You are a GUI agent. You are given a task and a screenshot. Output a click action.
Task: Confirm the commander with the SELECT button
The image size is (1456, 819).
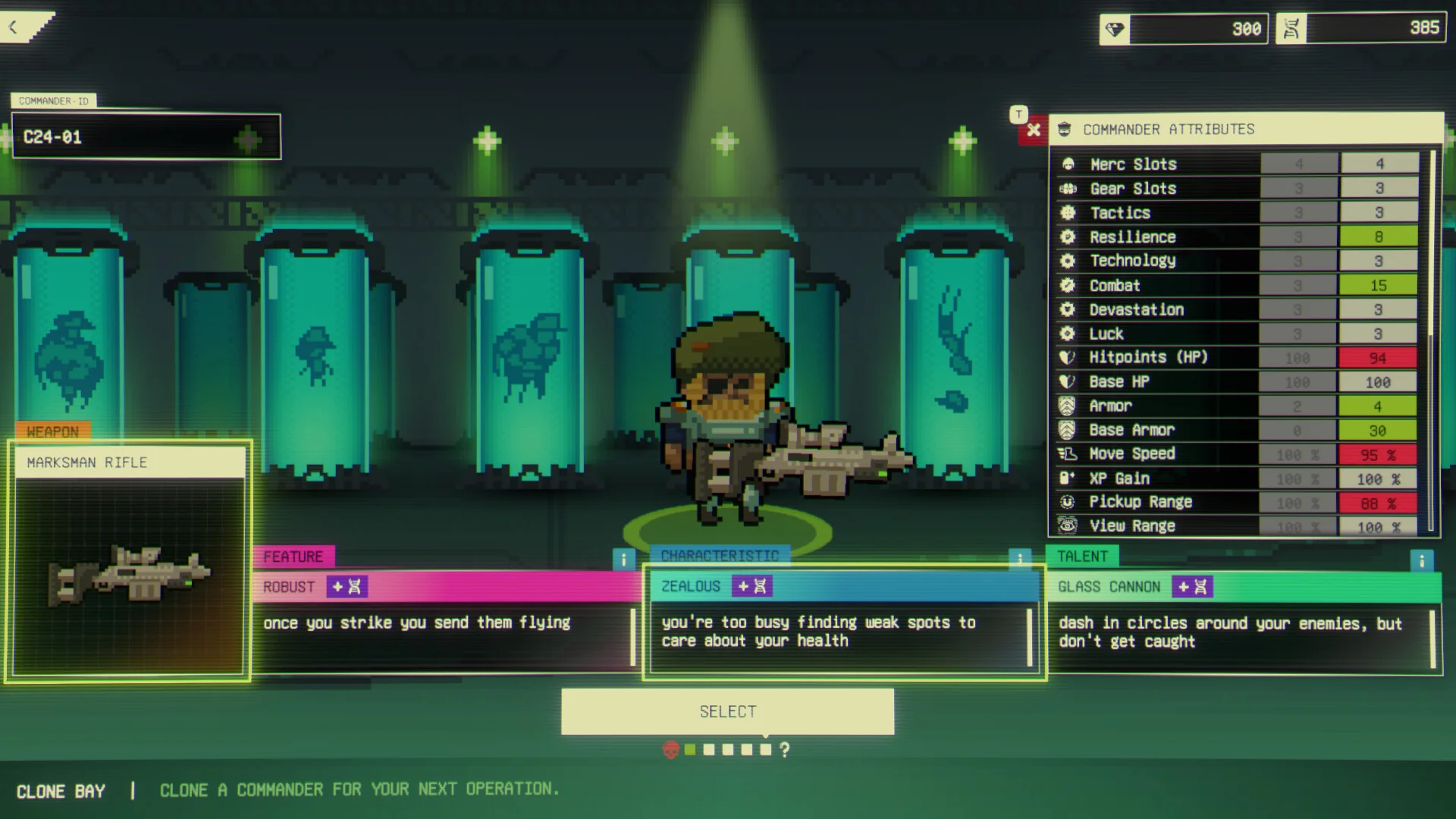[x=727, y=711]
